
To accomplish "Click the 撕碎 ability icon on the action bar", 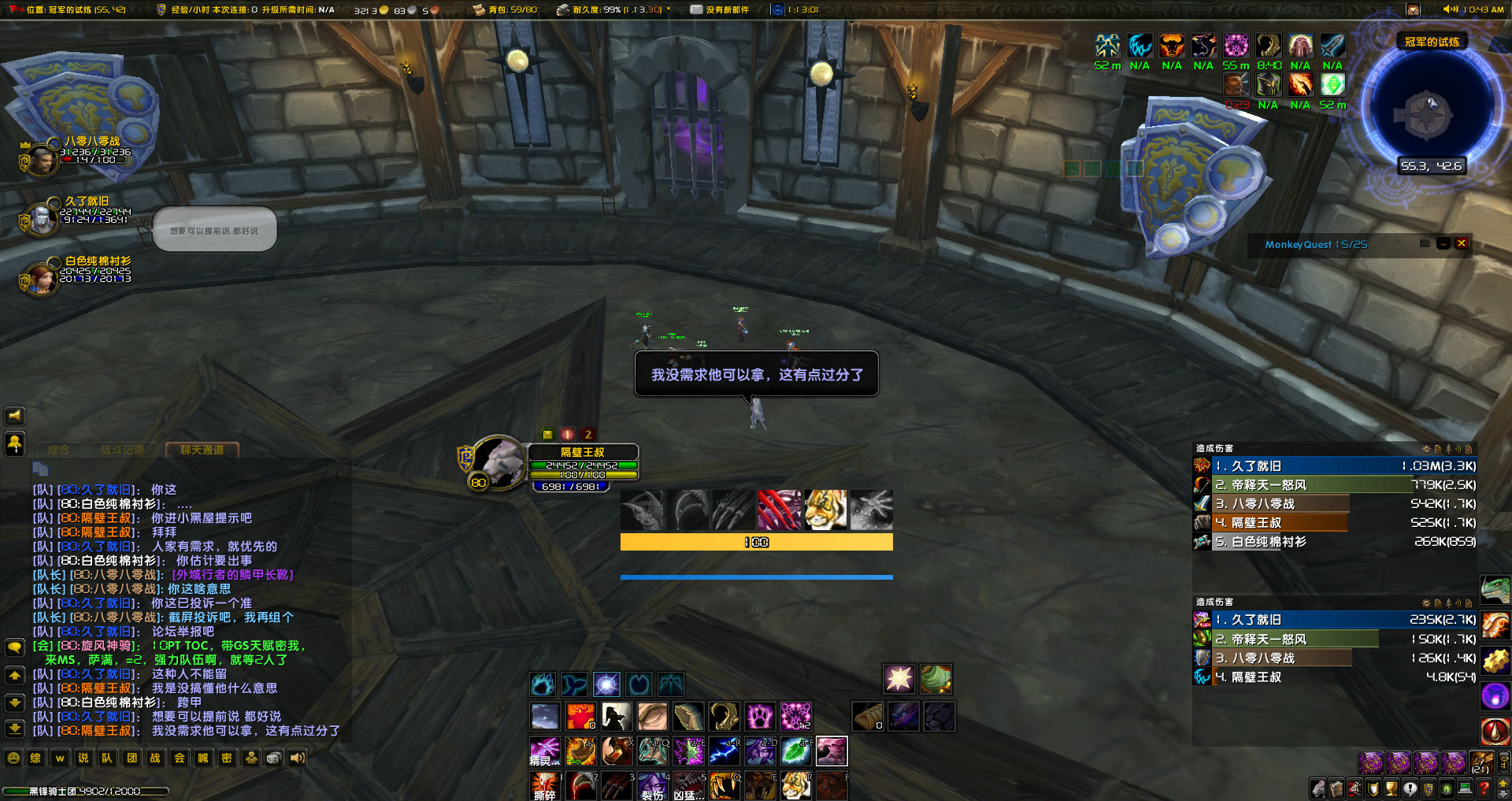I will click(546, 785).
